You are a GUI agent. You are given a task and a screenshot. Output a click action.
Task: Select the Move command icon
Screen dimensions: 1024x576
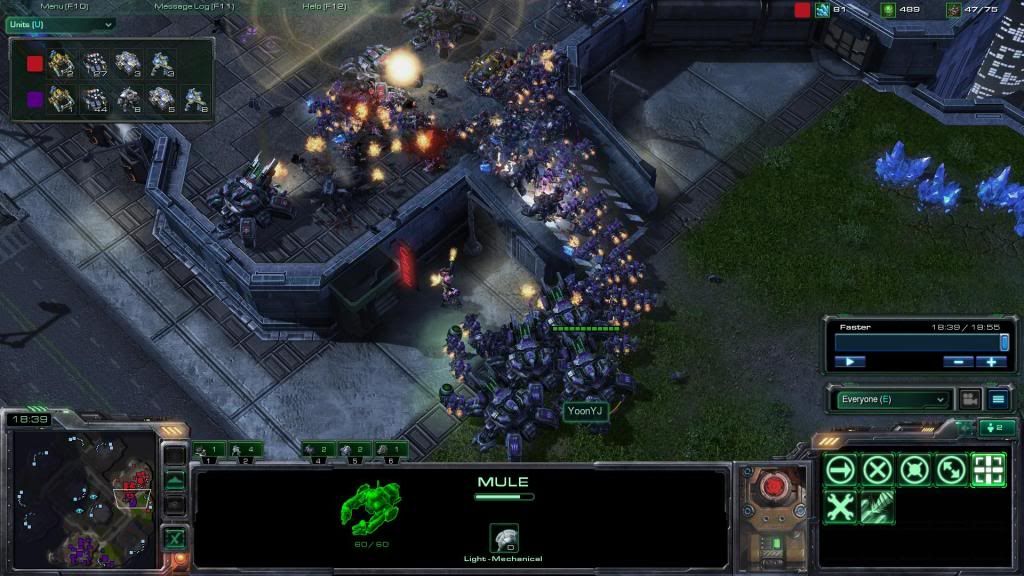pos(841,469)
